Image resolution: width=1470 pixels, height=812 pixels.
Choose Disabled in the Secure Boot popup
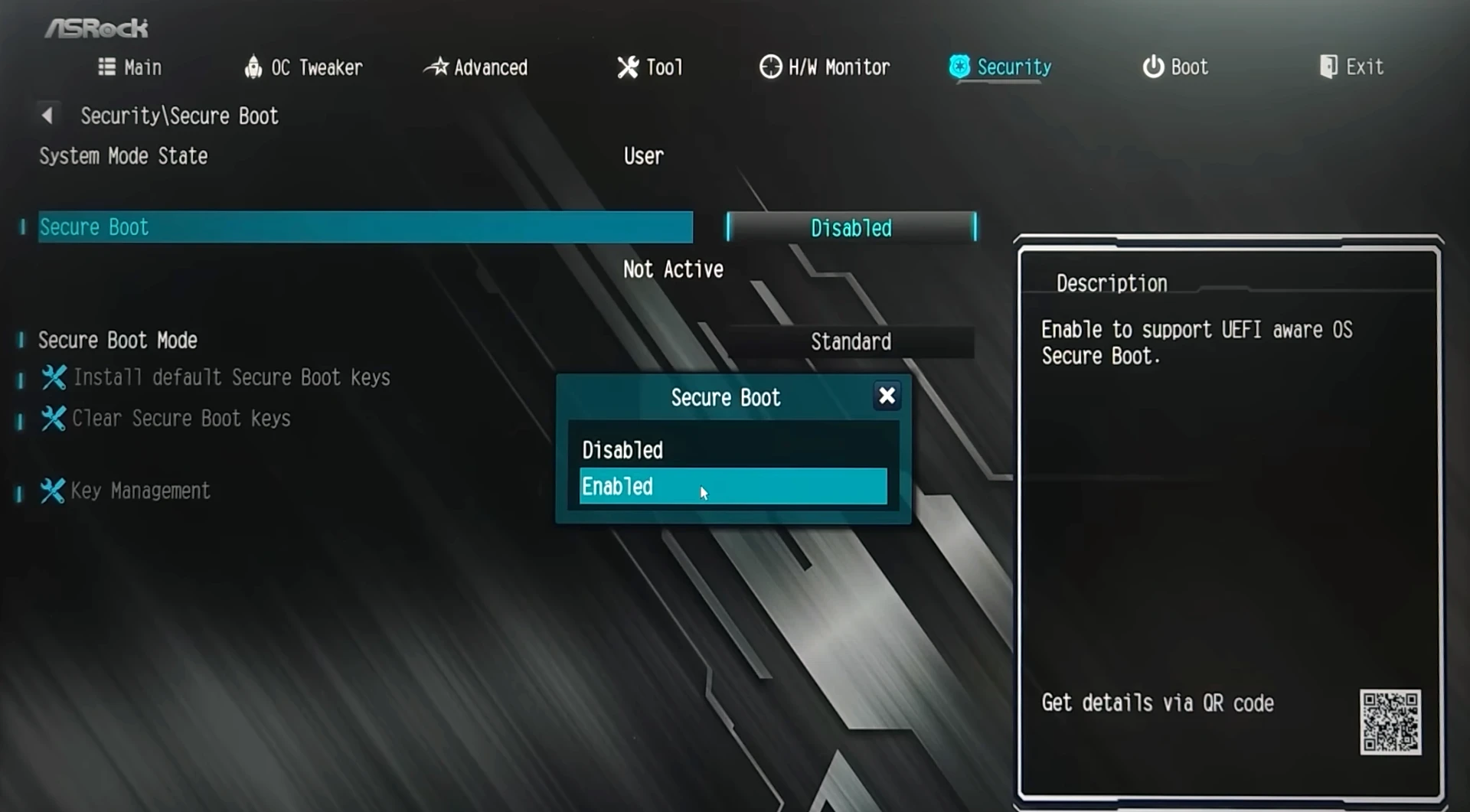(x=733, y=450)
